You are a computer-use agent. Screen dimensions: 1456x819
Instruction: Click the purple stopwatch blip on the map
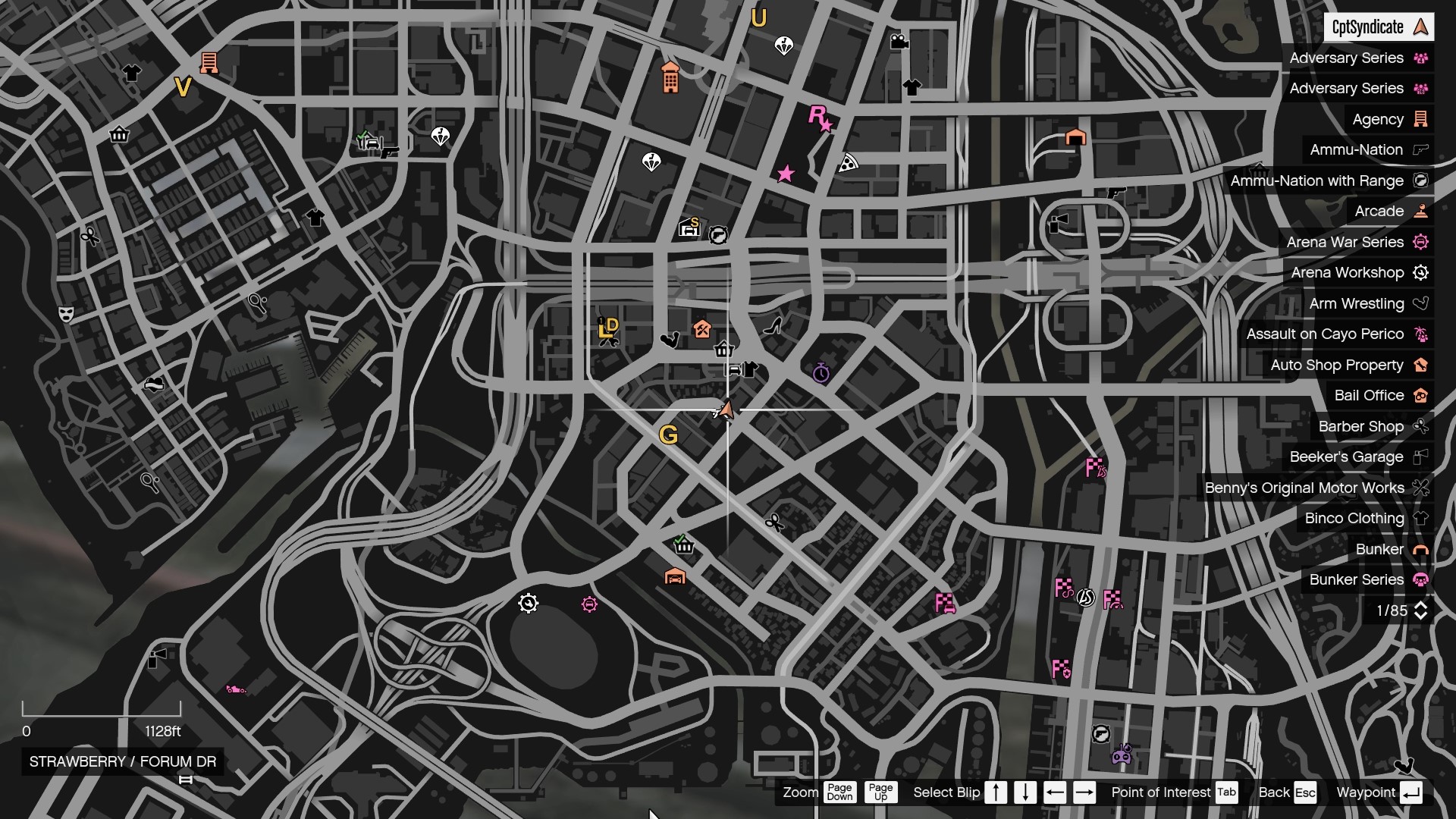coord(821,373)
